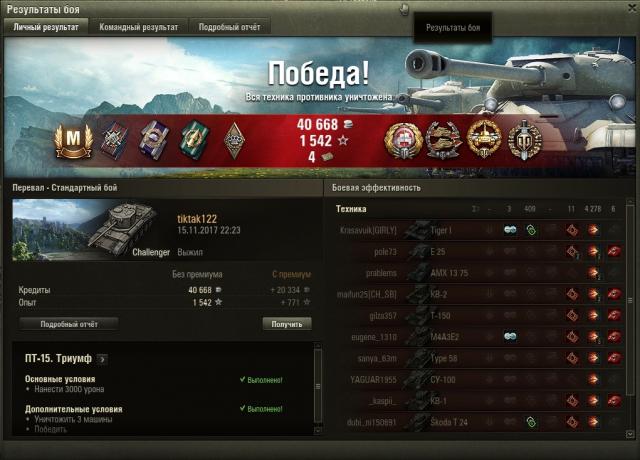
Task: Click the dubi_ni150691 Skoda T 24 row
Action: tap(480, 422)
